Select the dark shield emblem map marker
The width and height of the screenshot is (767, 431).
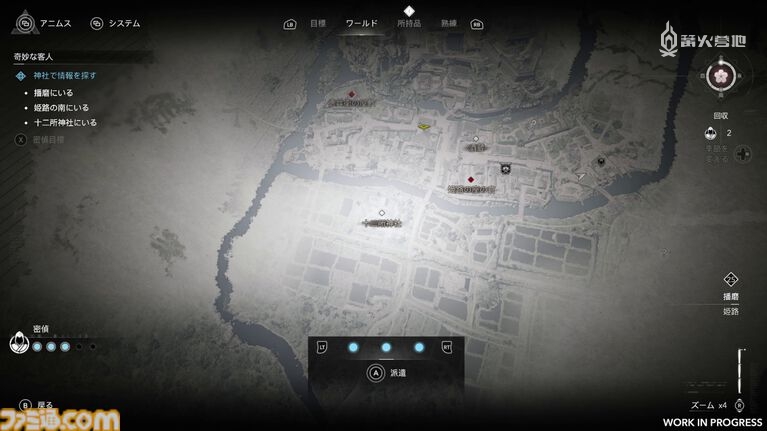[506, 169]
